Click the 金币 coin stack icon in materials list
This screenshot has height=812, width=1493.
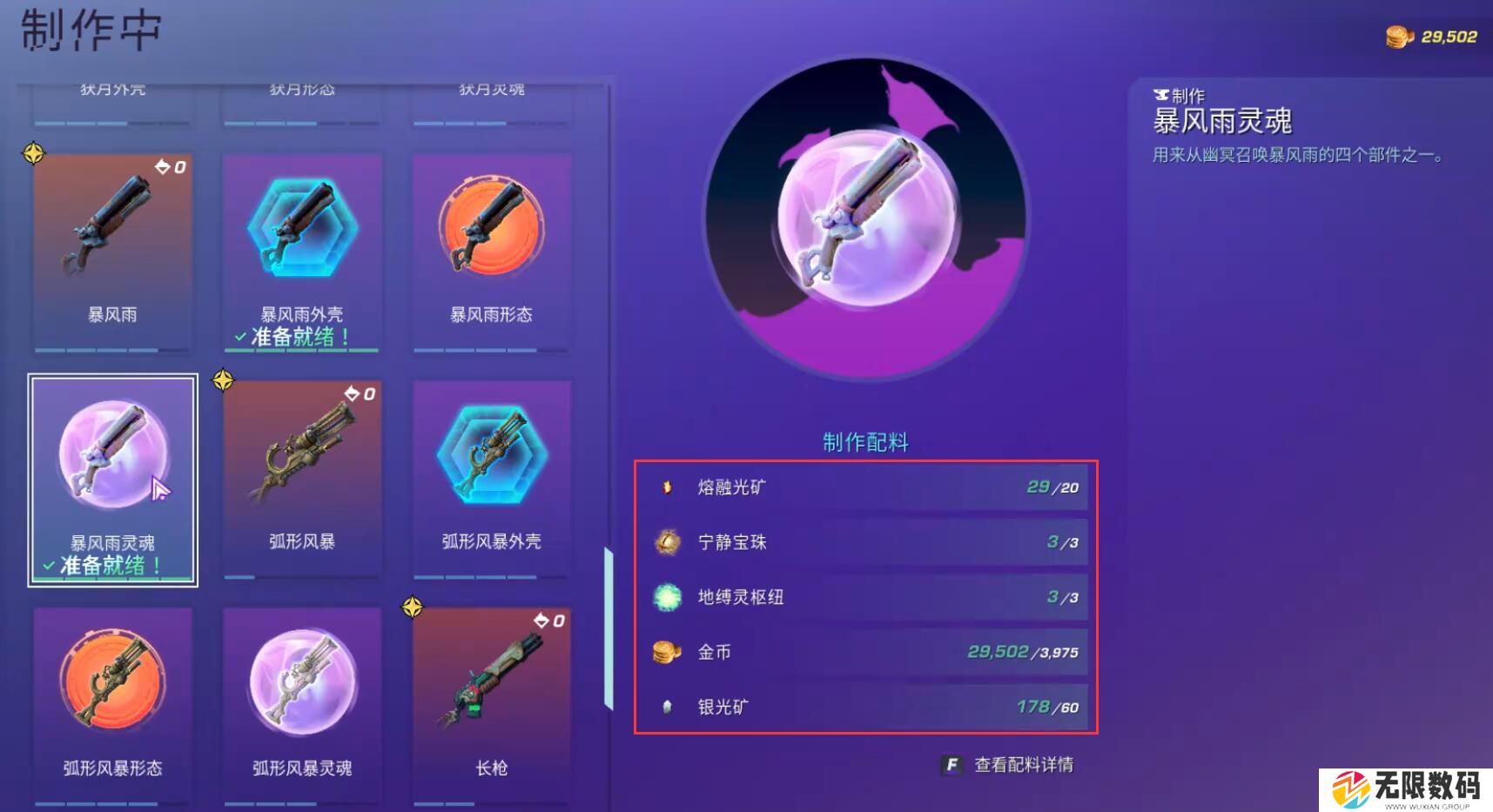(666, 653)
